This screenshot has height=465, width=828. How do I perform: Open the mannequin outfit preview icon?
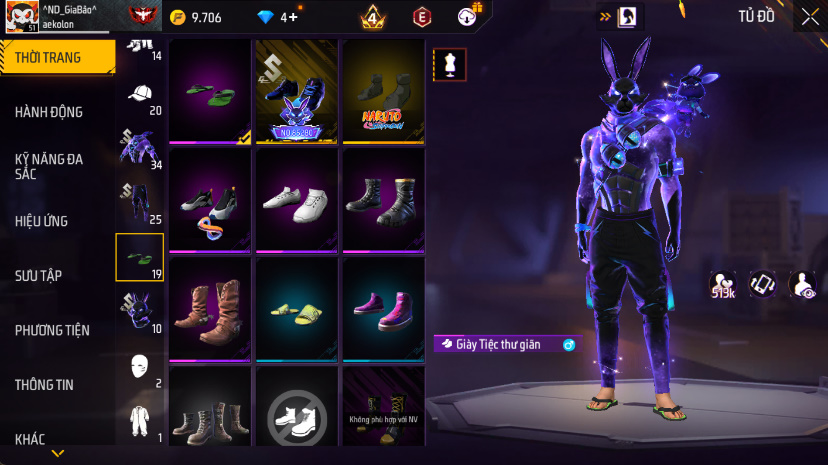pos(447,64)
